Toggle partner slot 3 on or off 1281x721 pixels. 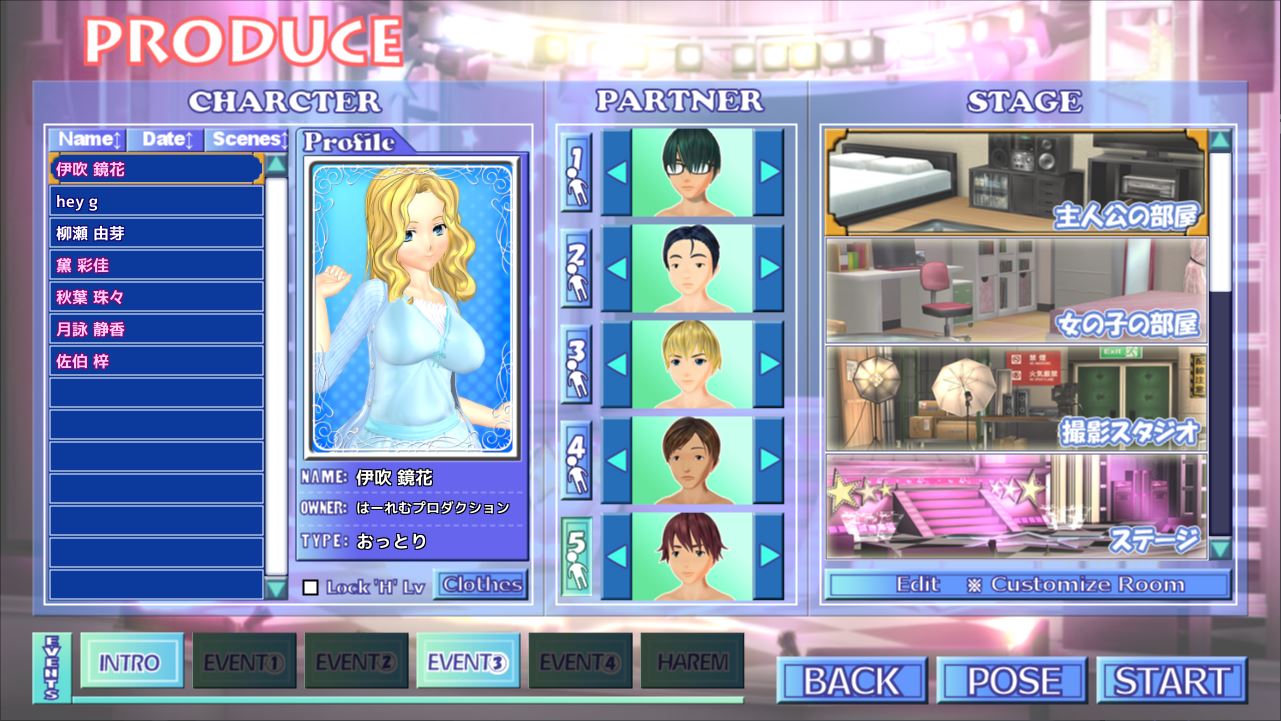tap(576, 363)
